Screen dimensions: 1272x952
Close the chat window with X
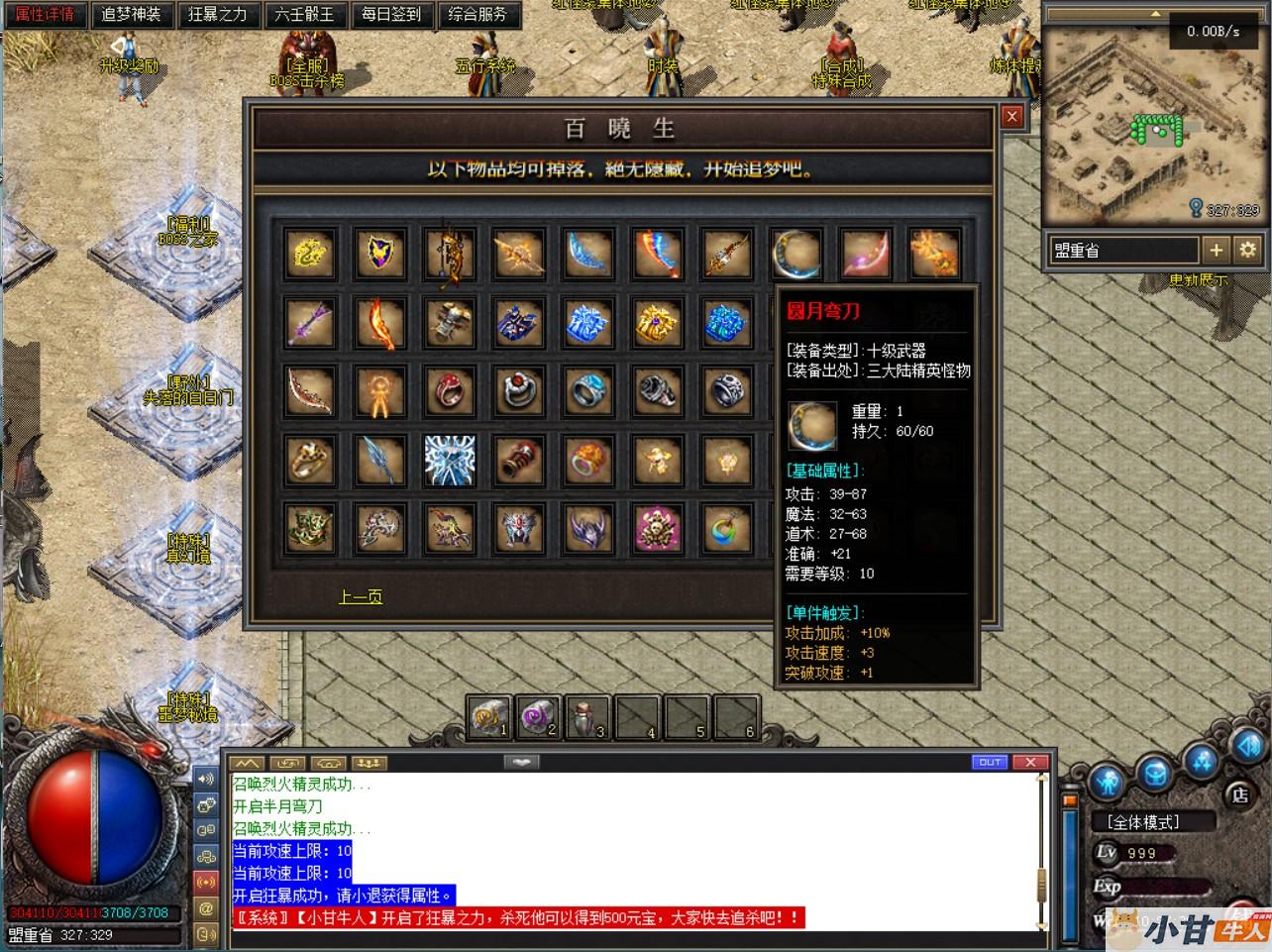pyautogui.click(x=1030, y=762)
